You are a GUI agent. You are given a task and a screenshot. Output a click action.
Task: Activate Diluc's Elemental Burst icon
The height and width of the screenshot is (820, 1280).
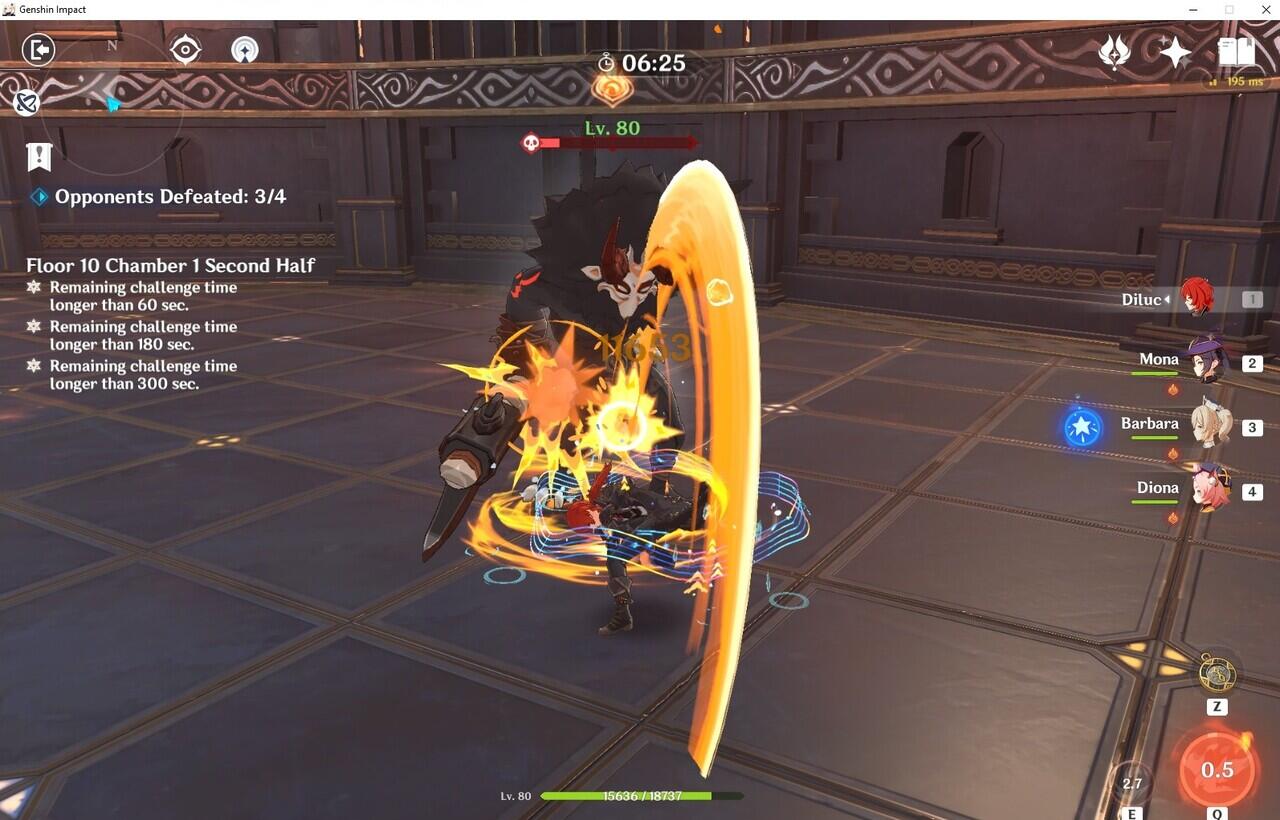coord(1216,769)
